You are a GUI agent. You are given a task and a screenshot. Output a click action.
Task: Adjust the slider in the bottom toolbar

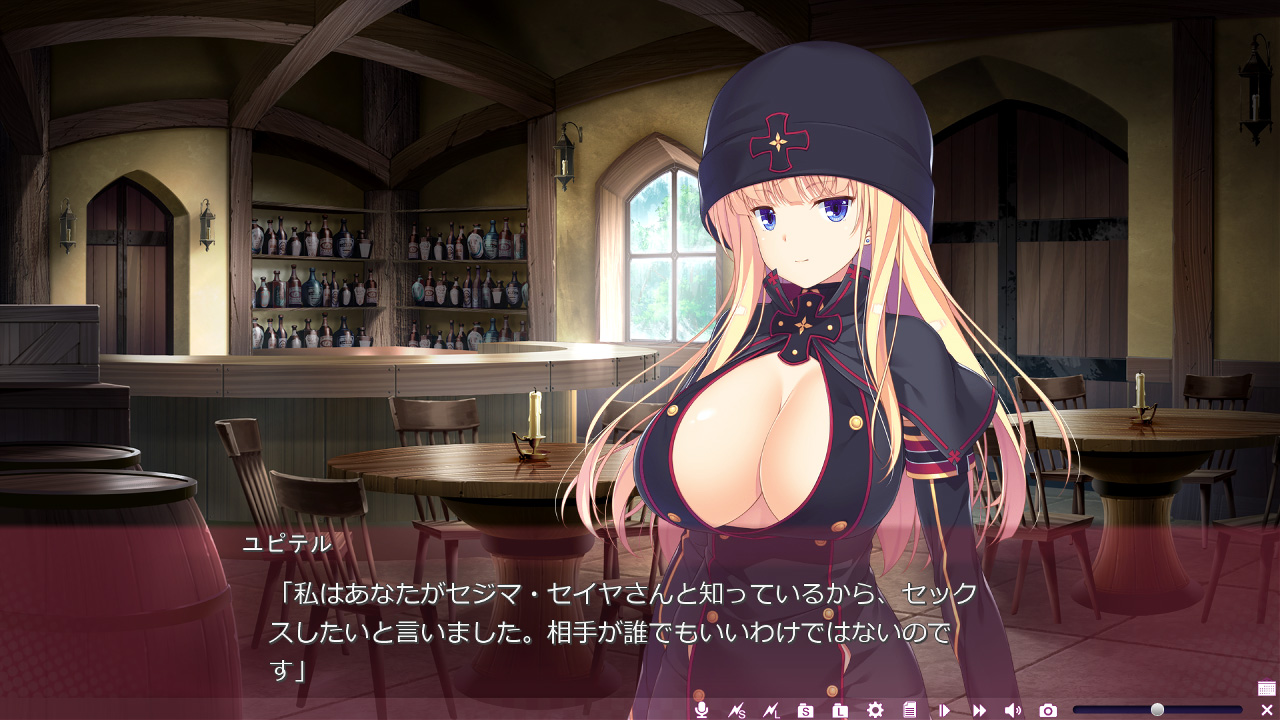point(1157,710)
